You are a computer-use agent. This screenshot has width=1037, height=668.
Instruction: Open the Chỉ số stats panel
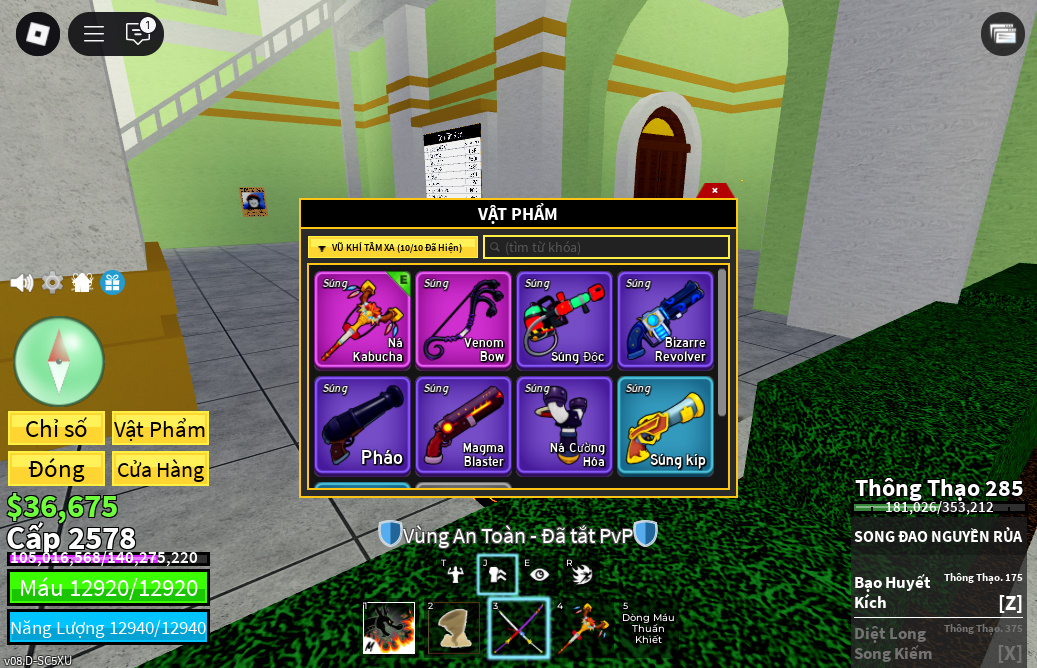56,429
